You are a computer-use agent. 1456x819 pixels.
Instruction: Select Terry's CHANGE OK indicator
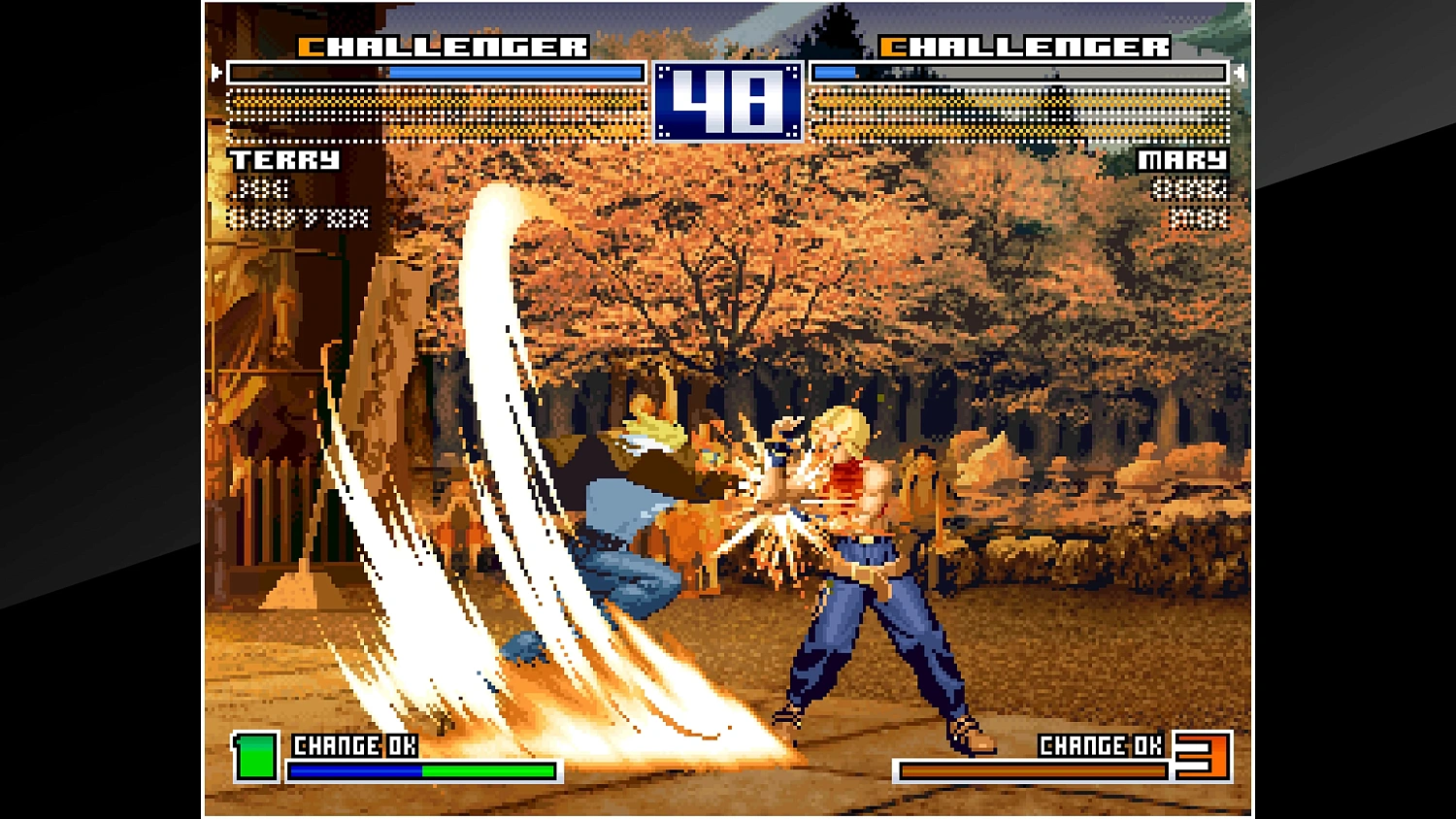pyautogui.click(x=353, y=746)
